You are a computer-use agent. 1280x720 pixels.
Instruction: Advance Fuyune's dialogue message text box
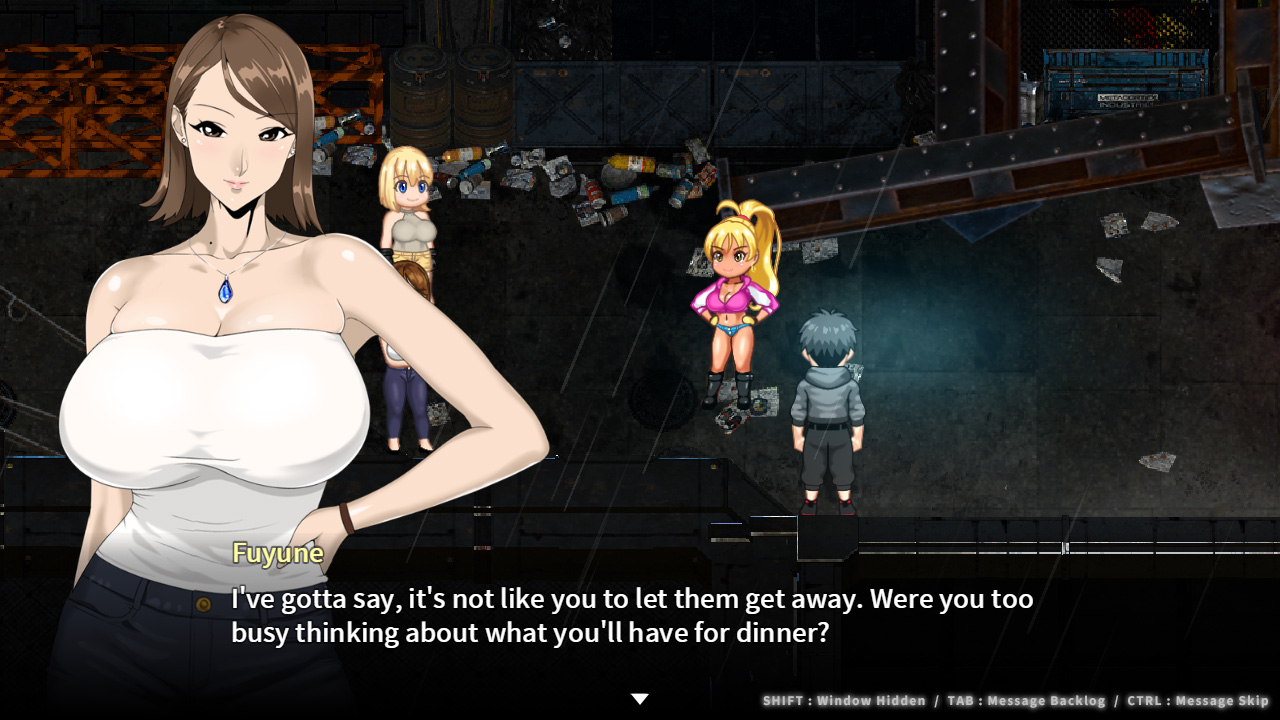[631, 616]
